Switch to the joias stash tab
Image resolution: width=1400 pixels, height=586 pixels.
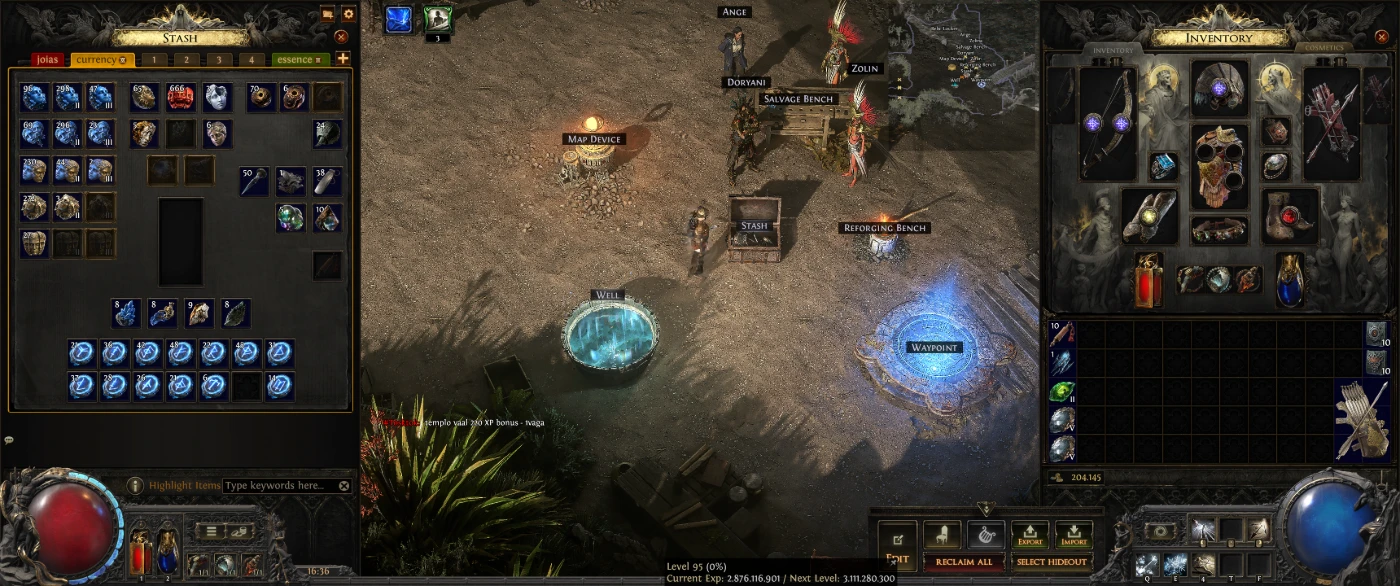[47, 60]
